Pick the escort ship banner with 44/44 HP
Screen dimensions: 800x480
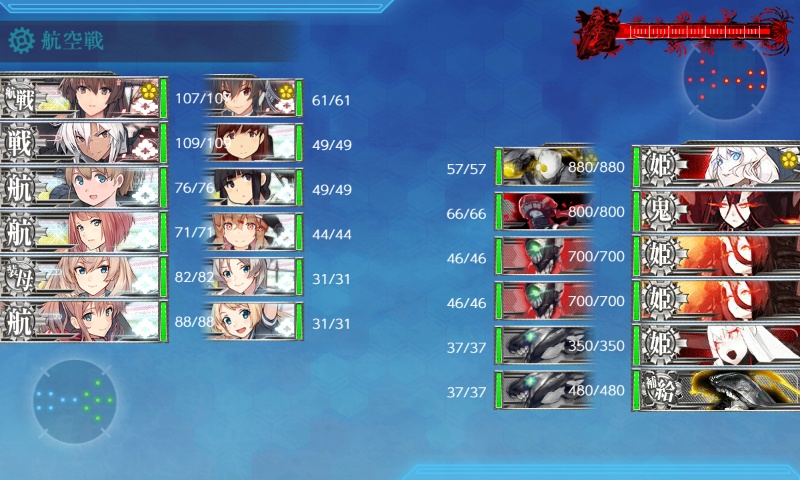(253, 232)
